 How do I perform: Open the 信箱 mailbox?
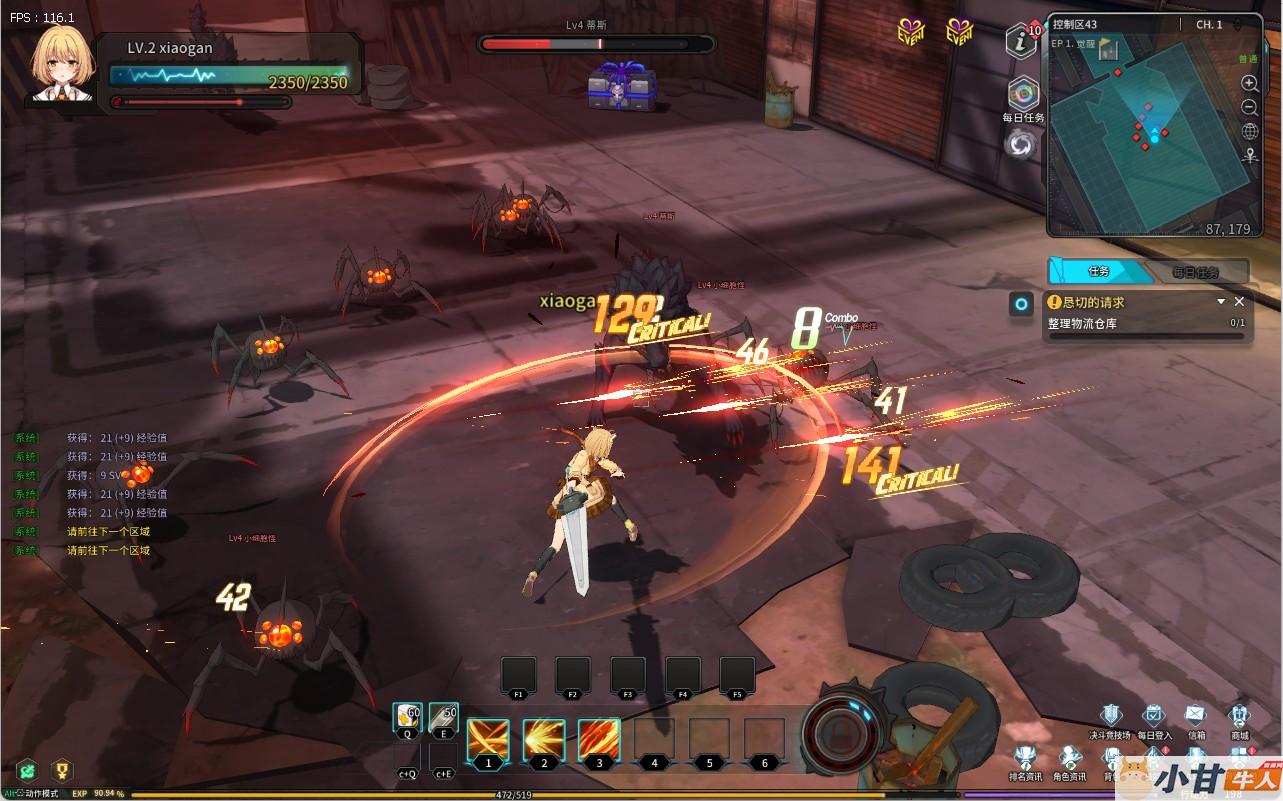point(1196,717)
